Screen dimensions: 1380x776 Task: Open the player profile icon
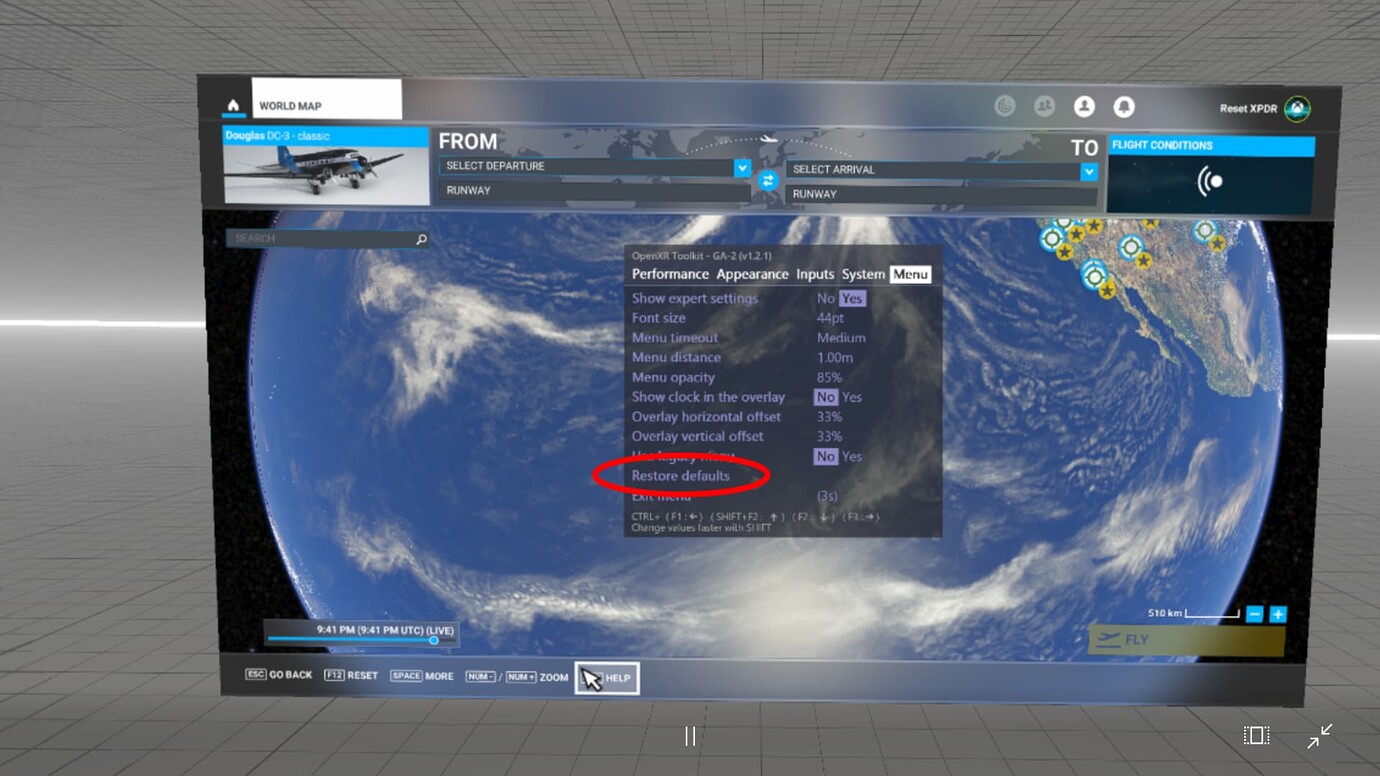(1084, 107)
